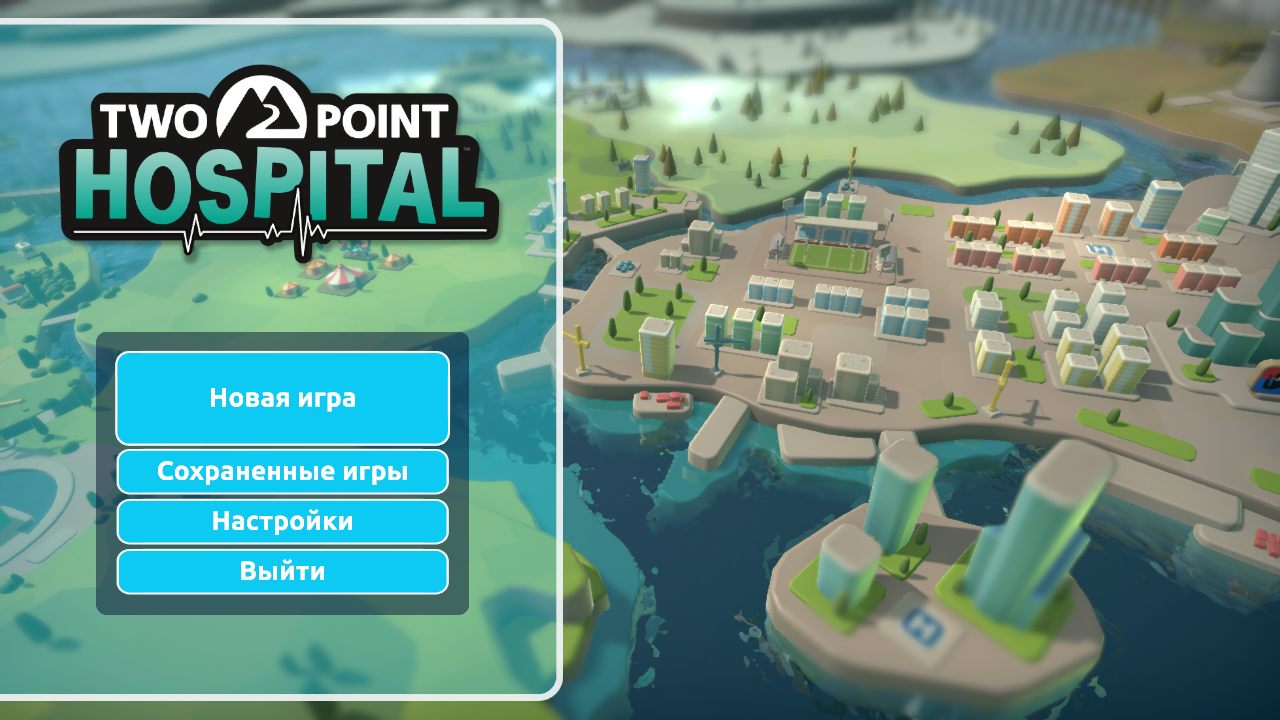1280x720 pixels.
Task: Click "Выйти" to quit the game
Action: coord(281,571)
